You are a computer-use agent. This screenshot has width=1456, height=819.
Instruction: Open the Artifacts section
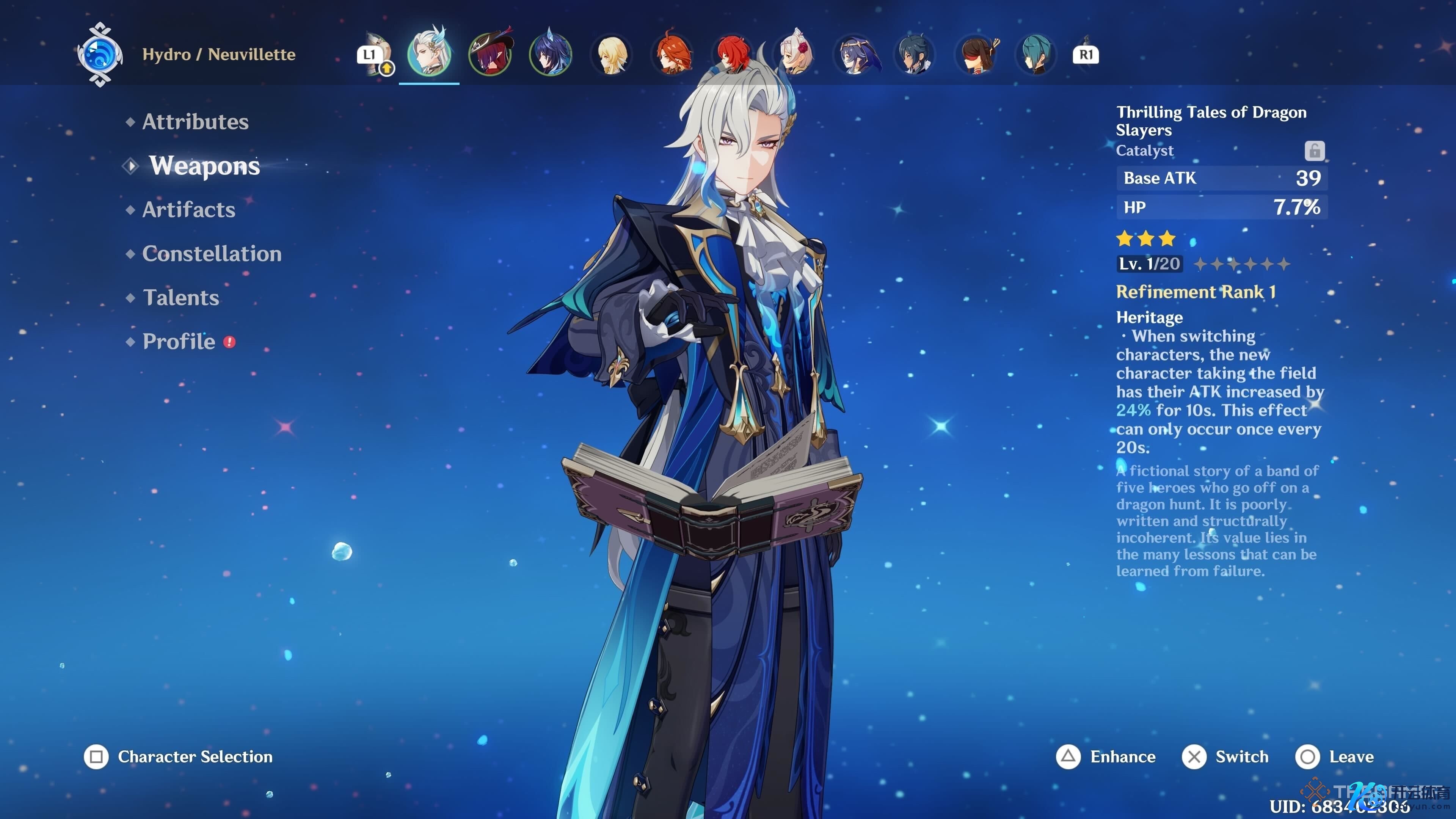coord(188,210)
